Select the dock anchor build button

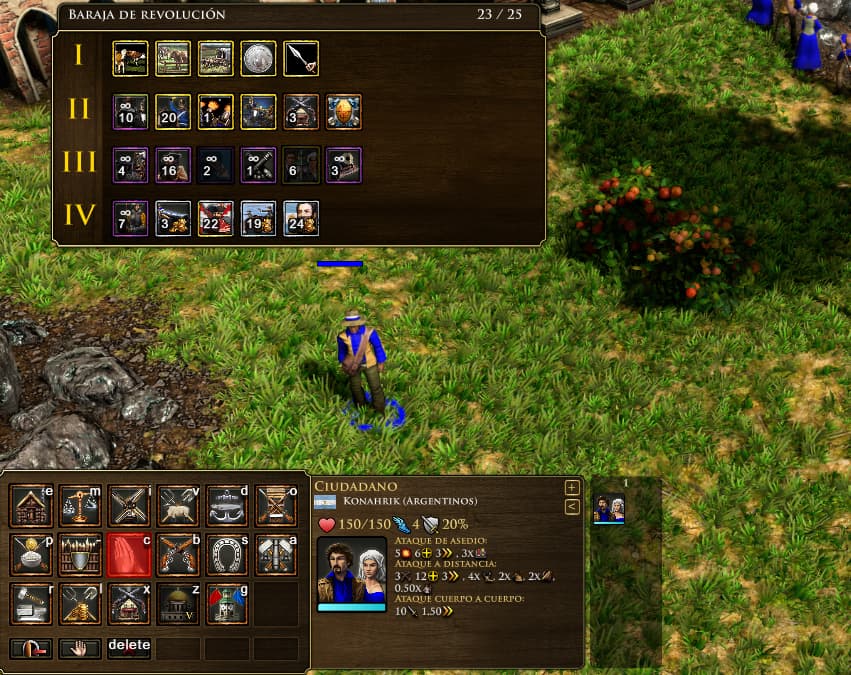[227, 505]
